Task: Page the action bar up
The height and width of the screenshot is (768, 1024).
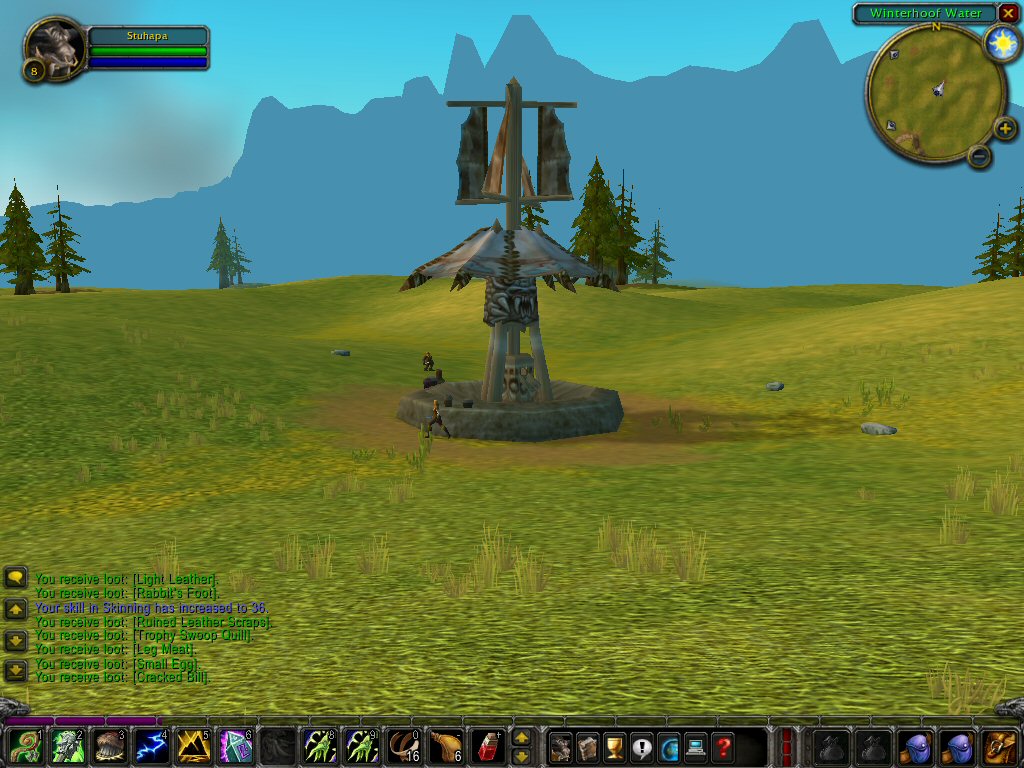Action: [x=521, y=738]
